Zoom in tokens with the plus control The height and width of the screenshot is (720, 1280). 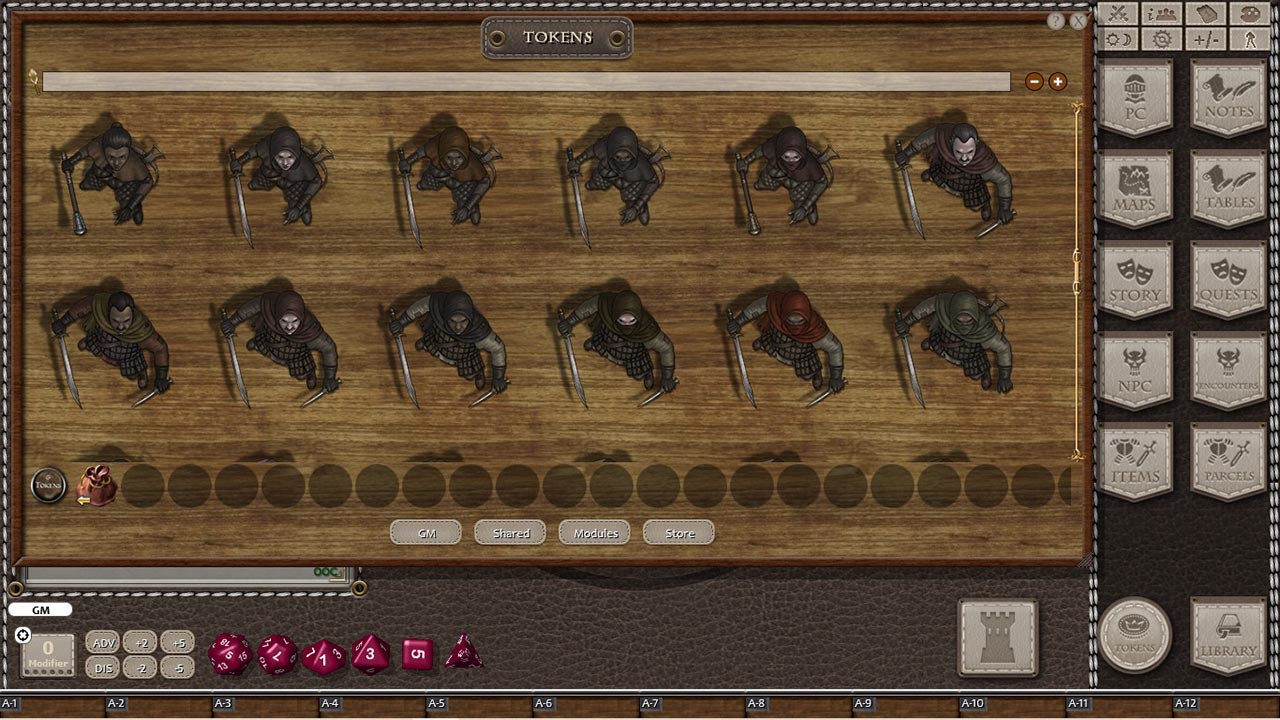[1057, 81]
